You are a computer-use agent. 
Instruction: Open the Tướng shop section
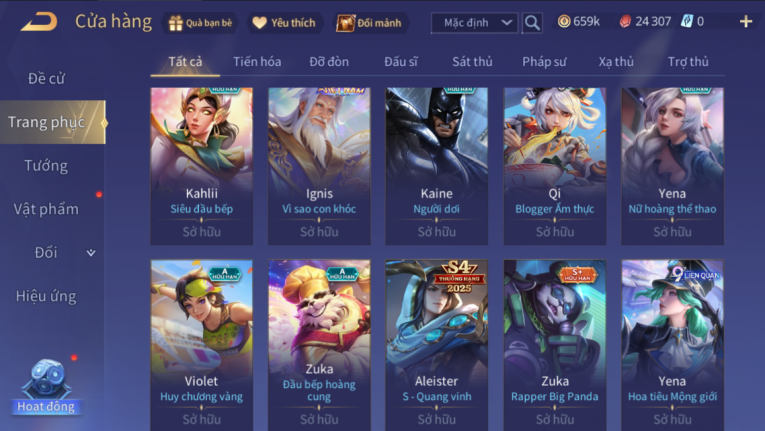click(46, 165)
